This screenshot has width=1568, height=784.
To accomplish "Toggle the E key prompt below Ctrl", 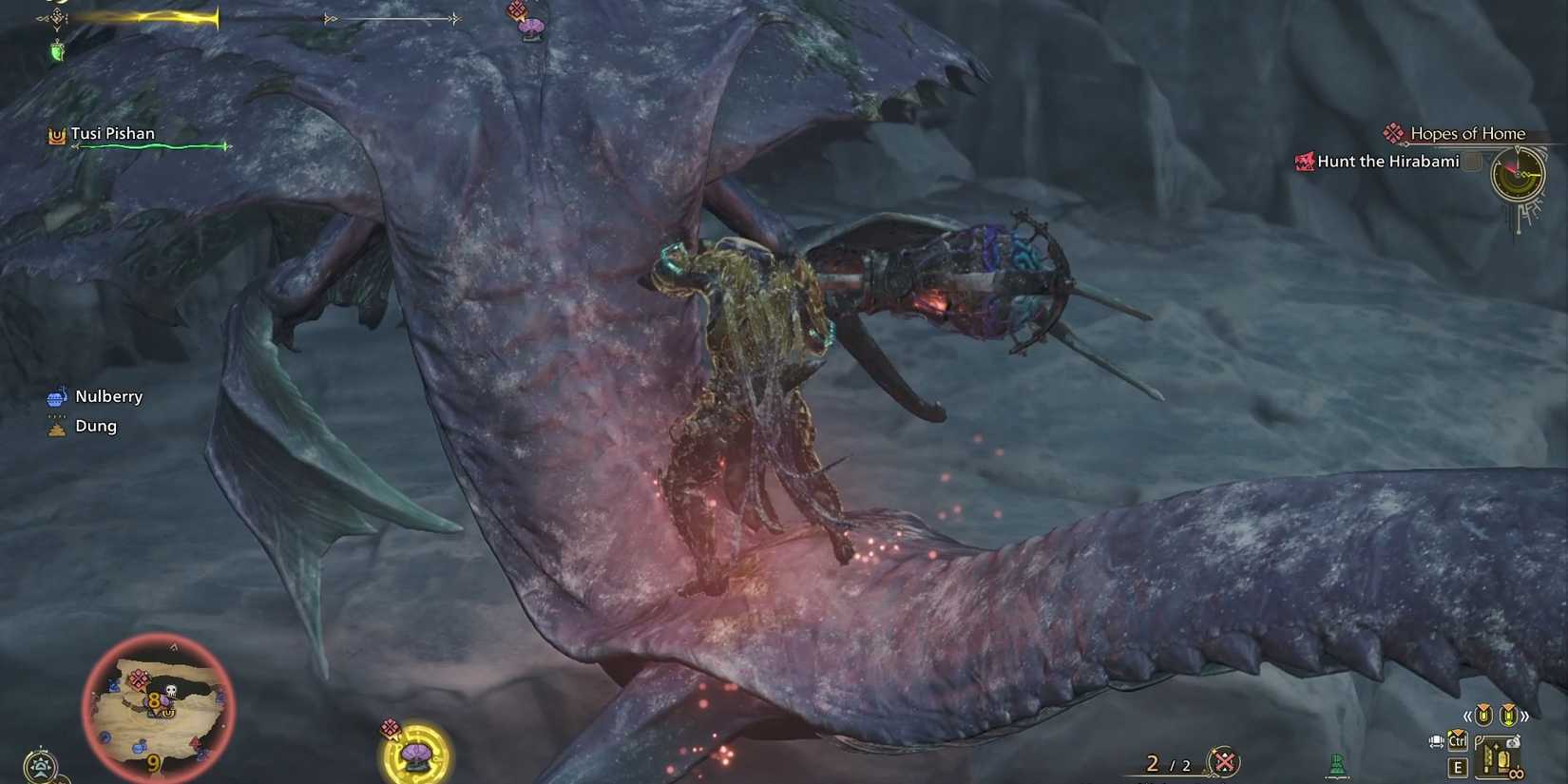I will (1458, 766).
